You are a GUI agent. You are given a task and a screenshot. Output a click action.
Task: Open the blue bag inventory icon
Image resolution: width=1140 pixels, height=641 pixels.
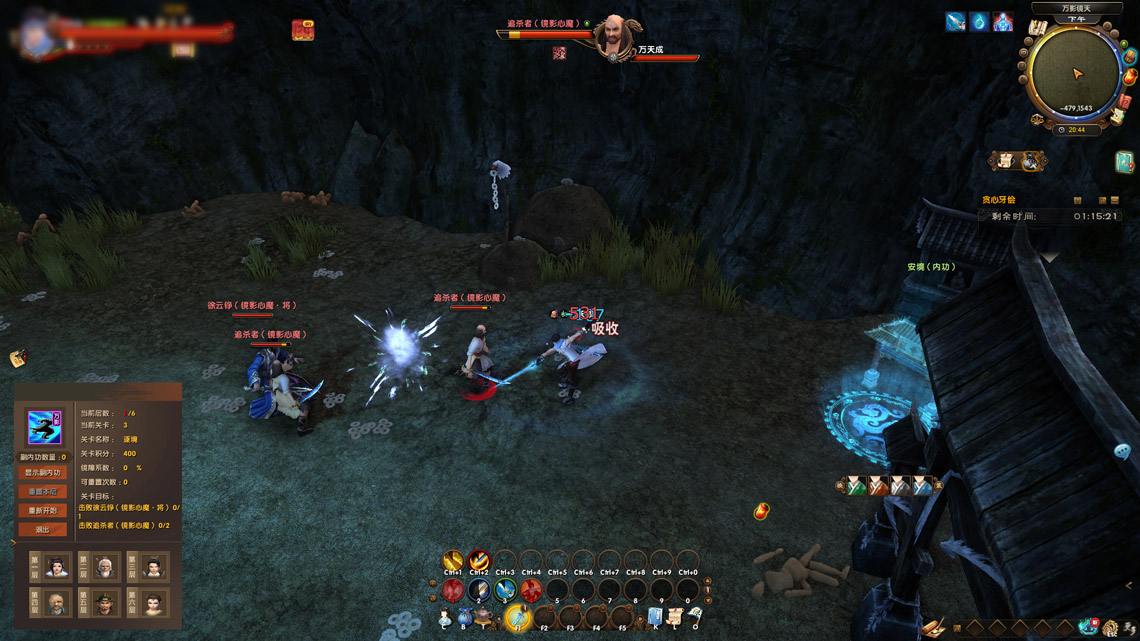coord(463,619)
